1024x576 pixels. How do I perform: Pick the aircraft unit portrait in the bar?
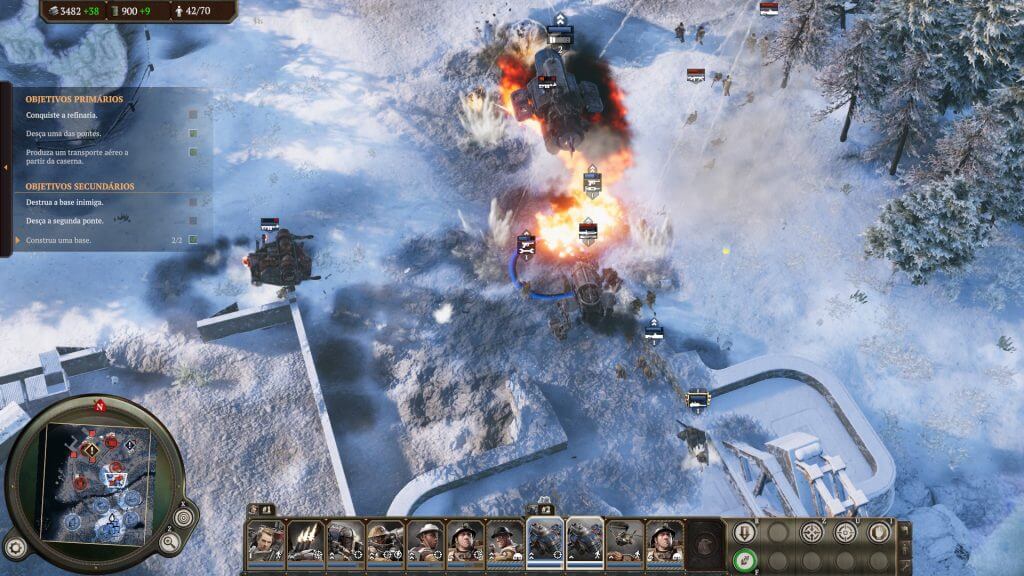[624, 540]
